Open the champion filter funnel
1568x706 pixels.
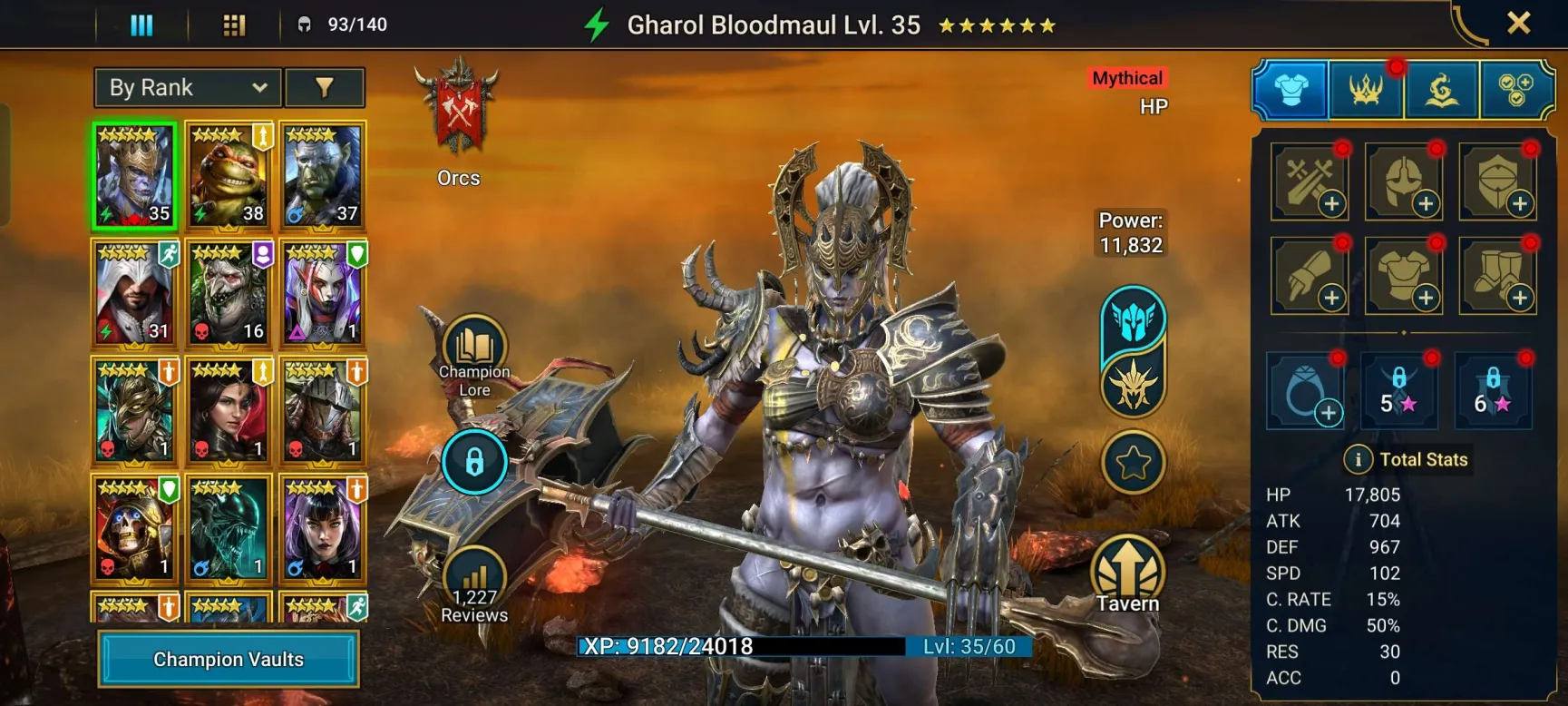[325, 88]
